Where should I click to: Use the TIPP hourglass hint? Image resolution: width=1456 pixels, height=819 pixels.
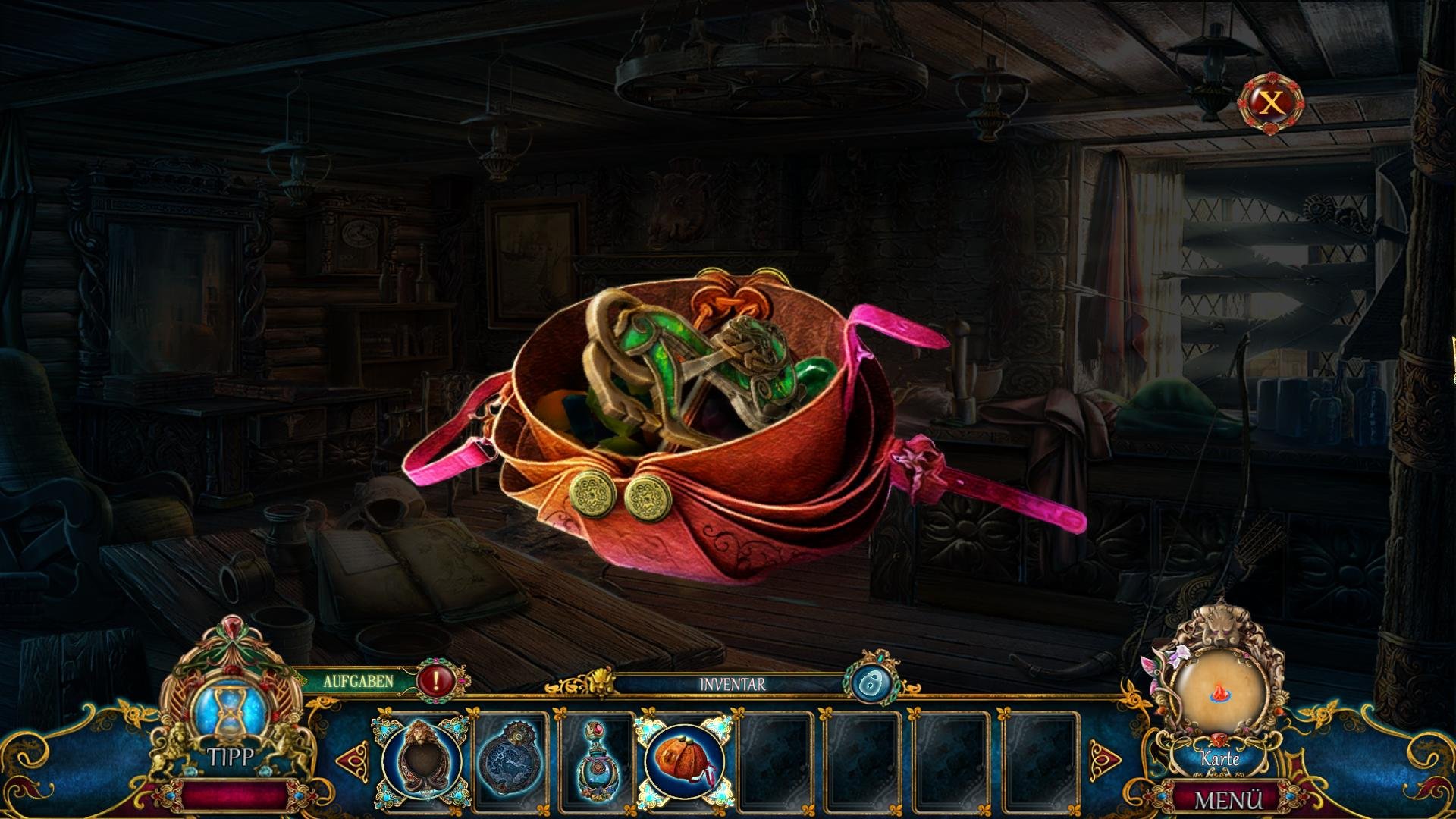coord(228,717)
